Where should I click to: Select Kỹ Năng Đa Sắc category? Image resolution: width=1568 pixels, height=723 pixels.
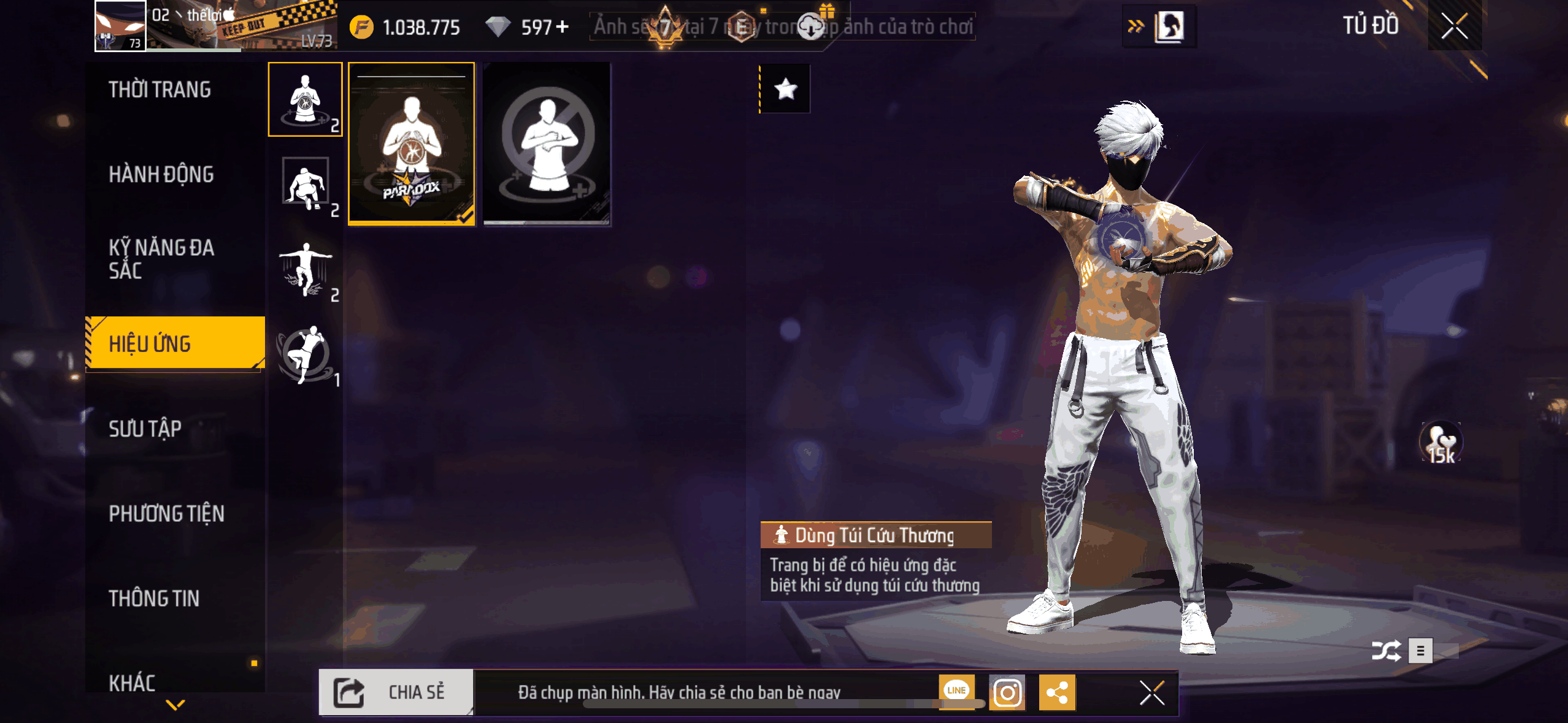pos(161,259)
